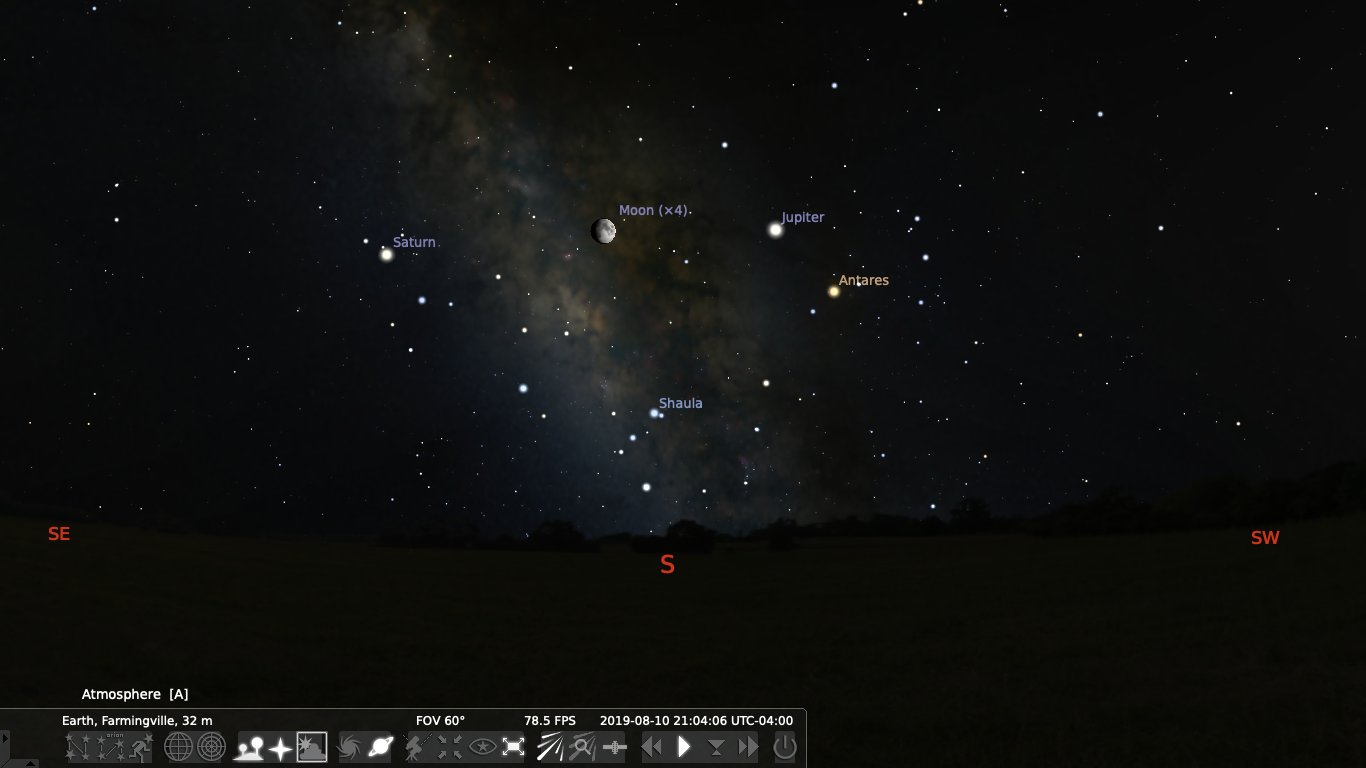This screenshot has width=1366, height=768.
Task: Turn off the Atmosphere button
Action: tap(312, 747)
